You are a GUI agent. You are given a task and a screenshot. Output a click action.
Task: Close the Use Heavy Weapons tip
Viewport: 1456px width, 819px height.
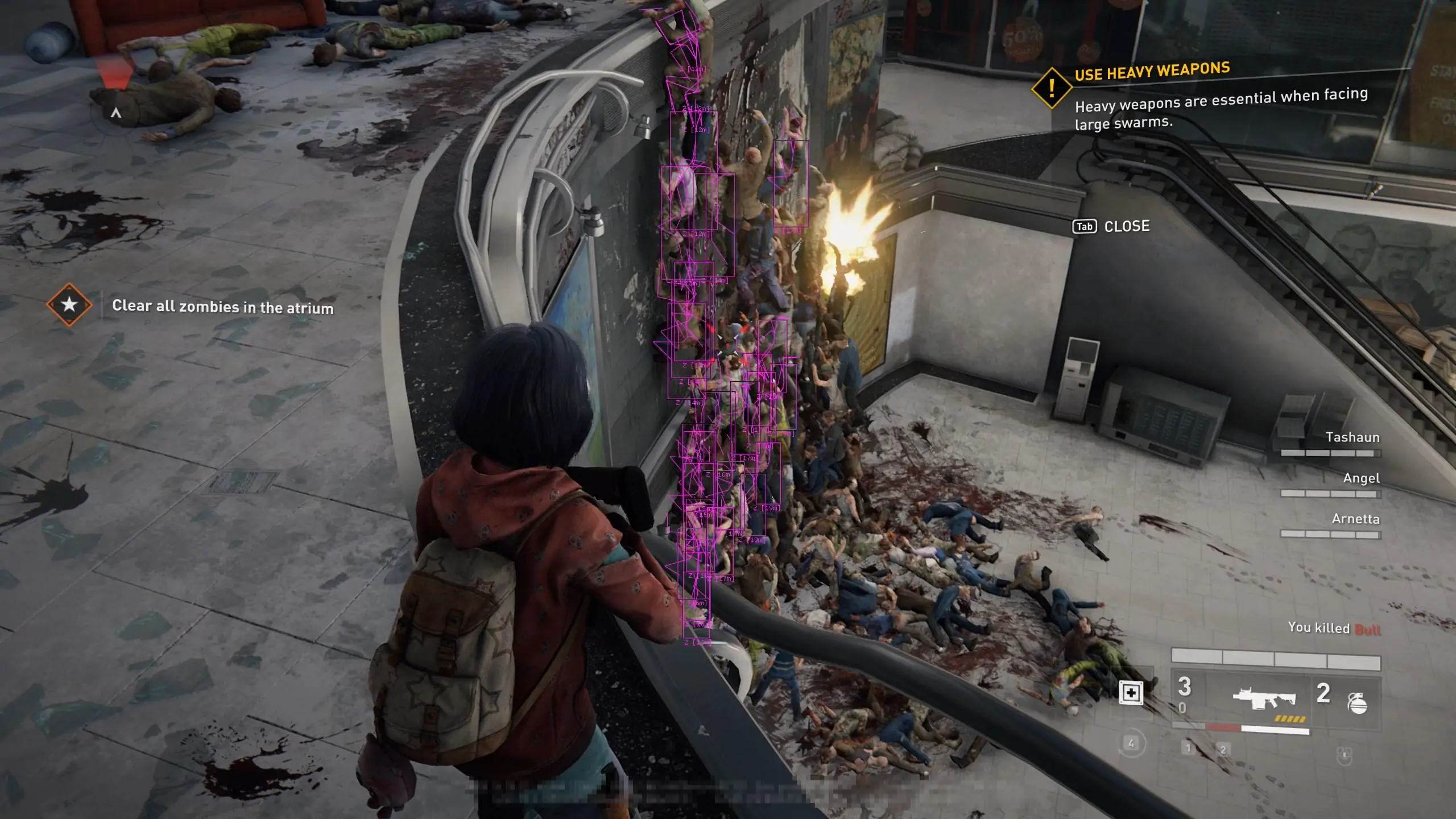click(x=1111, y=226)
